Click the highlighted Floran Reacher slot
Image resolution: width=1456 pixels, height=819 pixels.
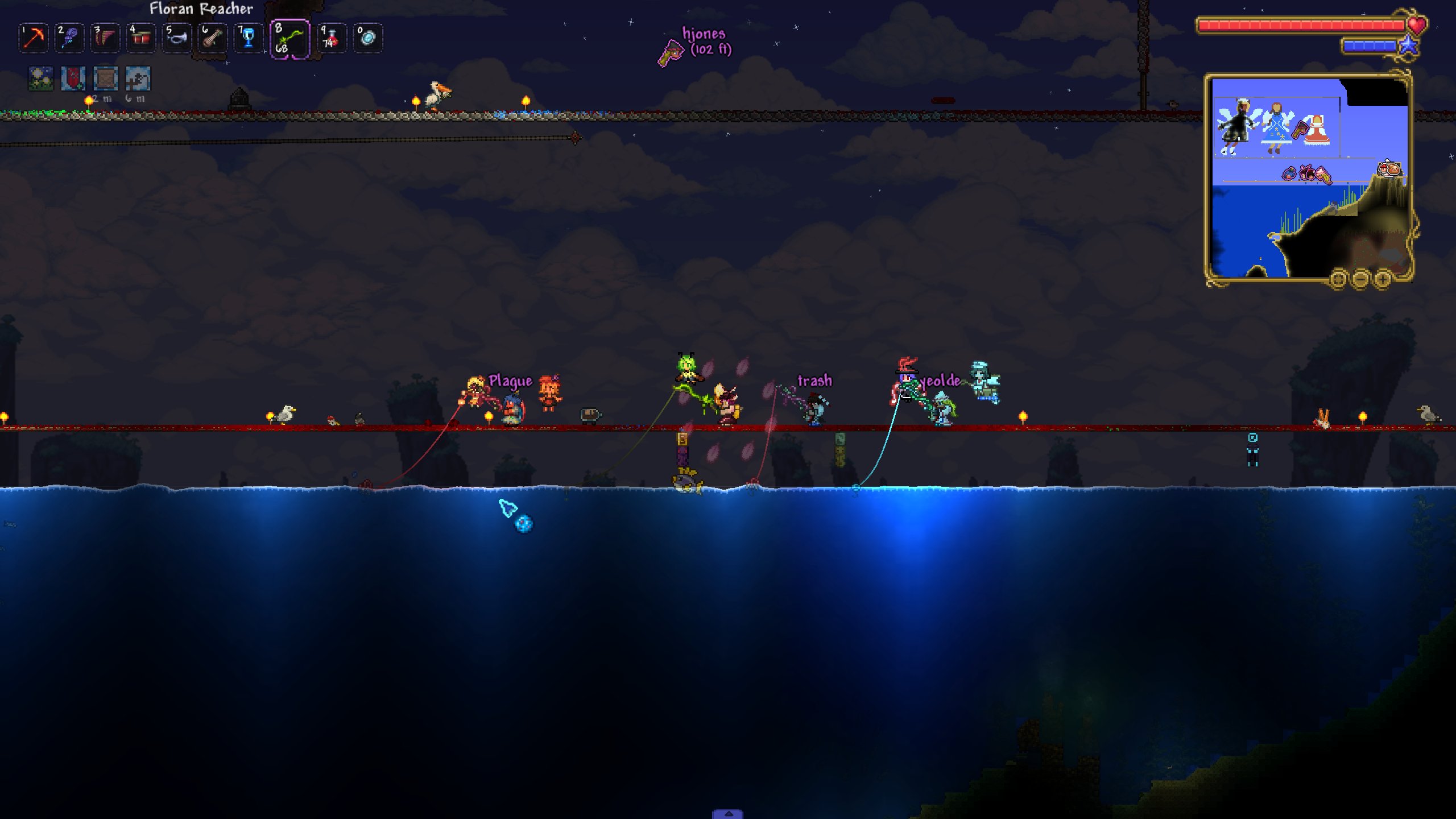pyautogui.click(x=290, y=39)
